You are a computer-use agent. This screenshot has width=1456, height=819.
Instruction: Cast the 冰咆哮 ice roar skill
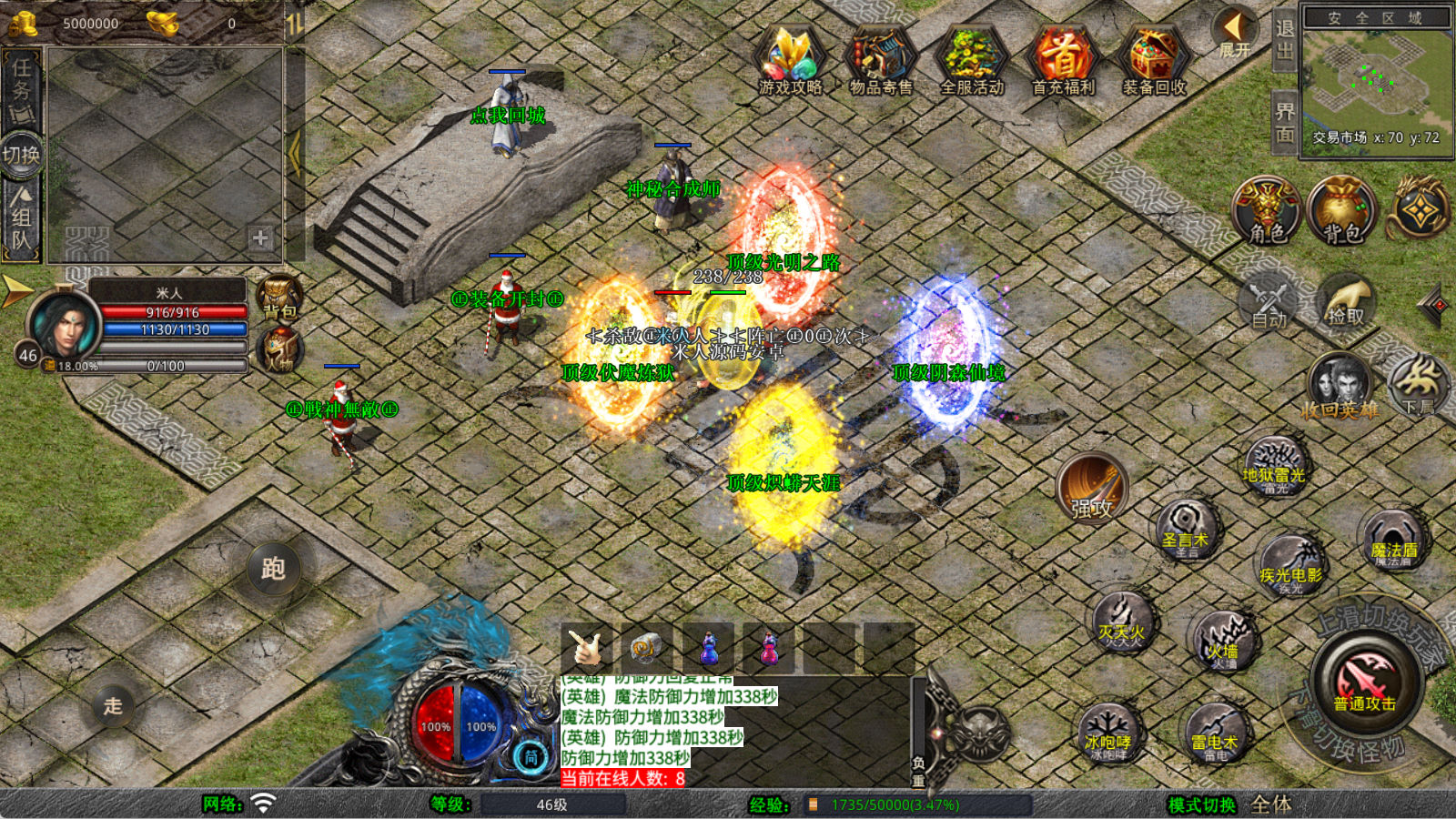click(x=1107, y=733)
